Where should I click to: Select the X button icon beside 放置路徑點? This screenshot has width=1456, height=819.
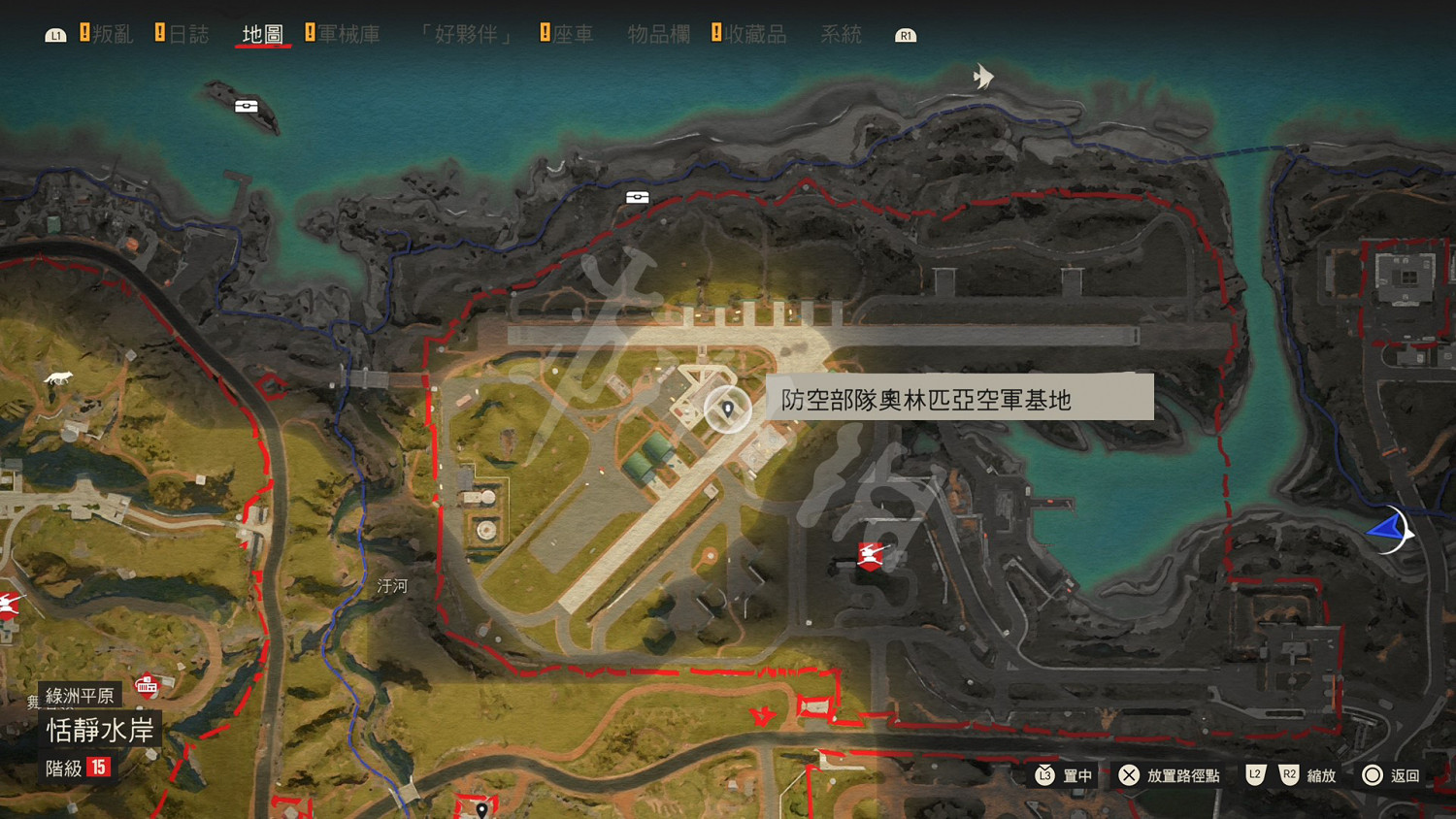coord(1129,775)
